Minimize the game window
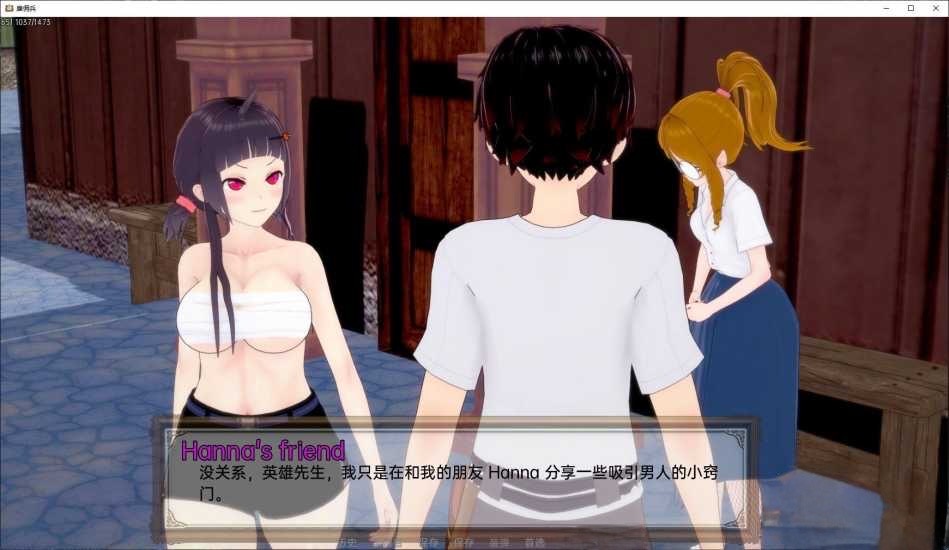The height and width of the screenshot is (550, 949). click(884, 8)
